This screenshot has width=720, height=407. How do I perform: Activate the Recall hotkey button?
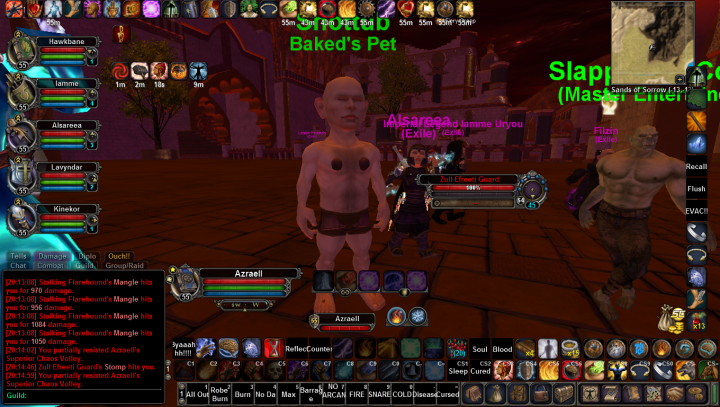pos(697,167)
